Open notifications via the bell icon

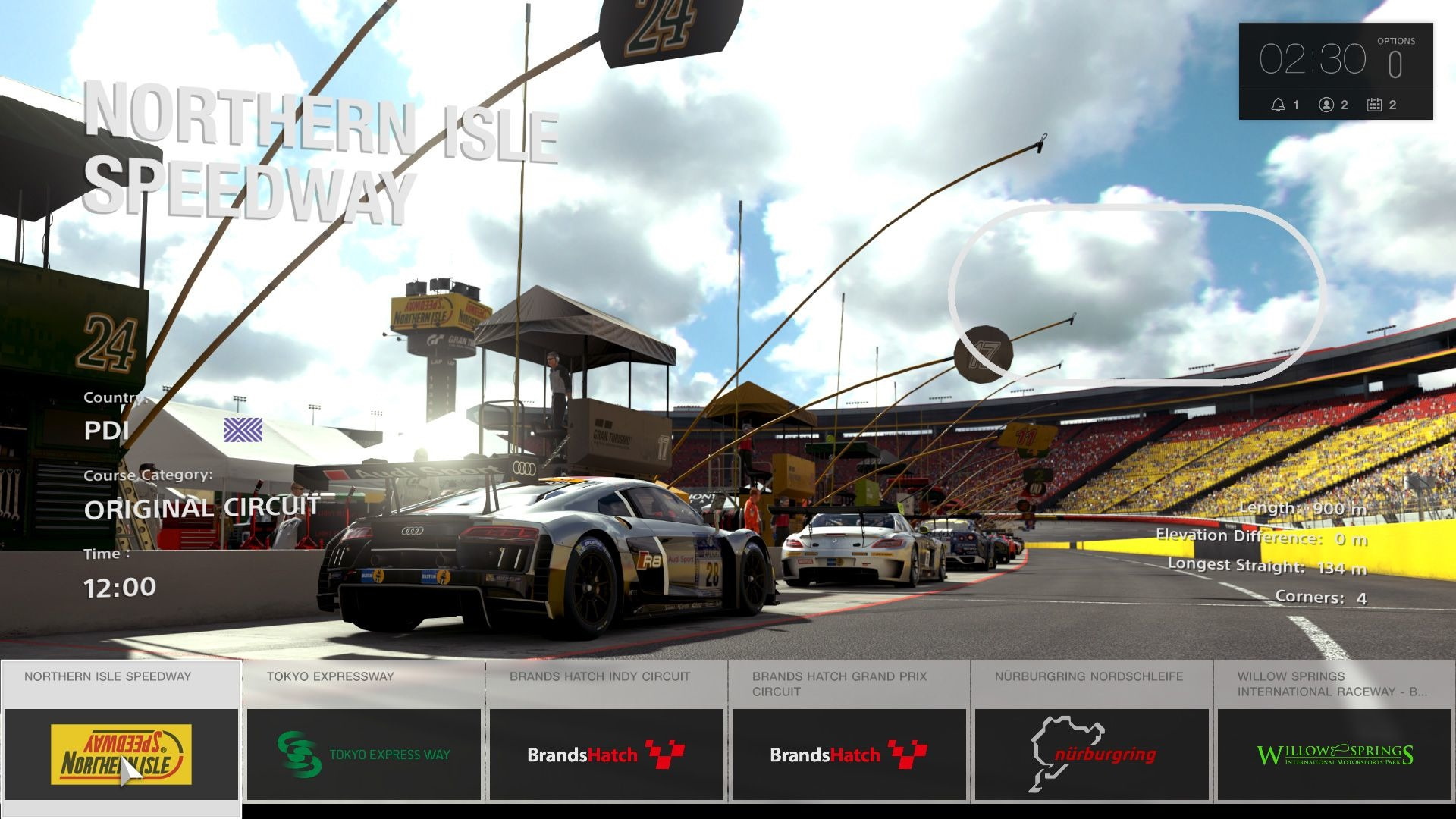tap(1278, 105)
